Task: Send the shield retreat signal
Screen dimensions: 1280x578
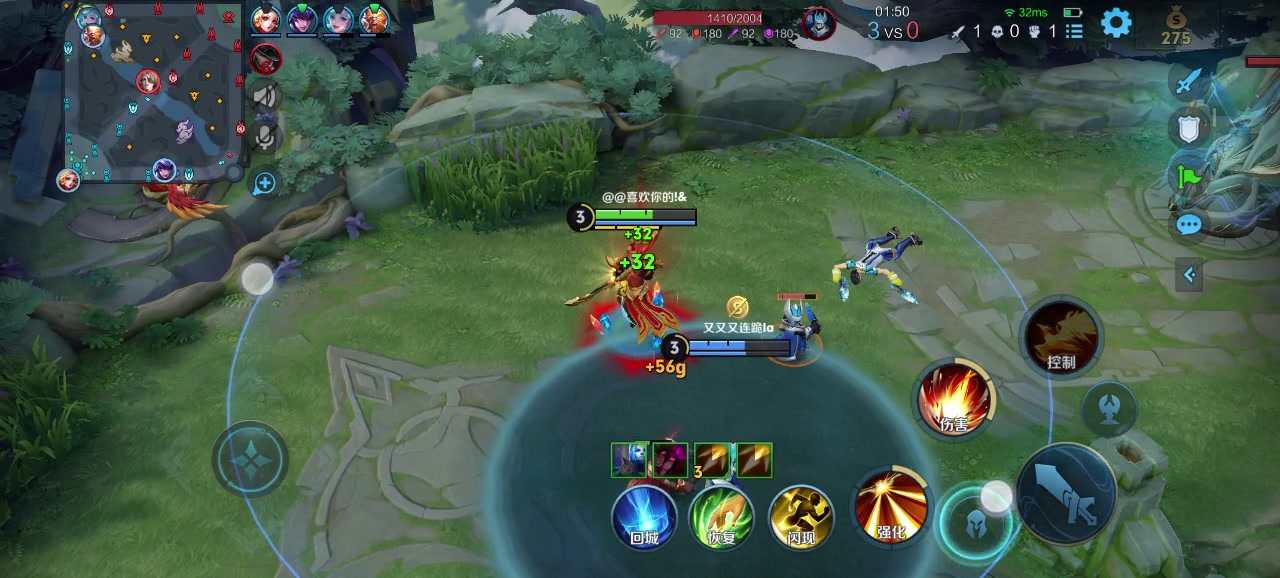Action: point(1188,127)
